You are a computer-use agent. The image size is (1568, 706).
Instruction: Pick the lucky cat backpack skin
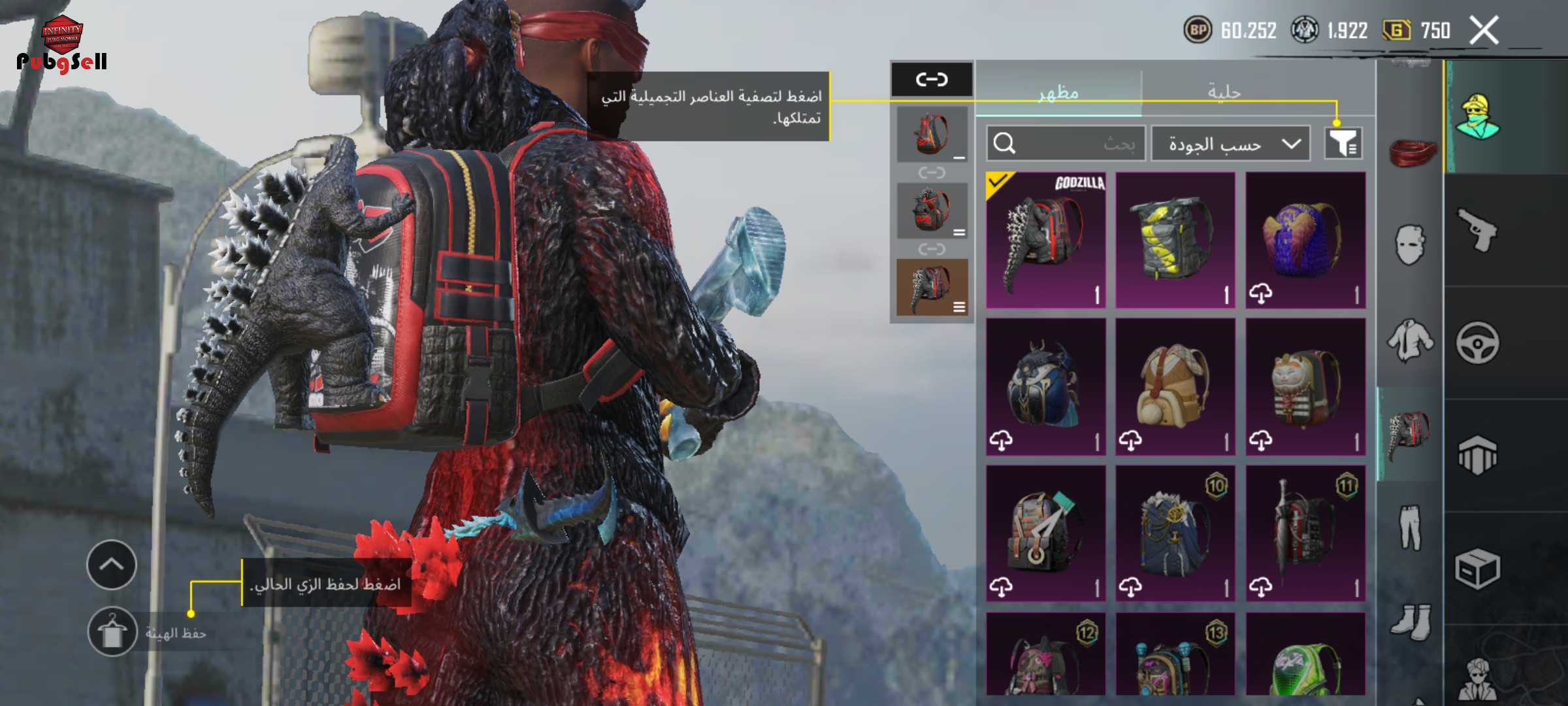[x=1305, y=387]
